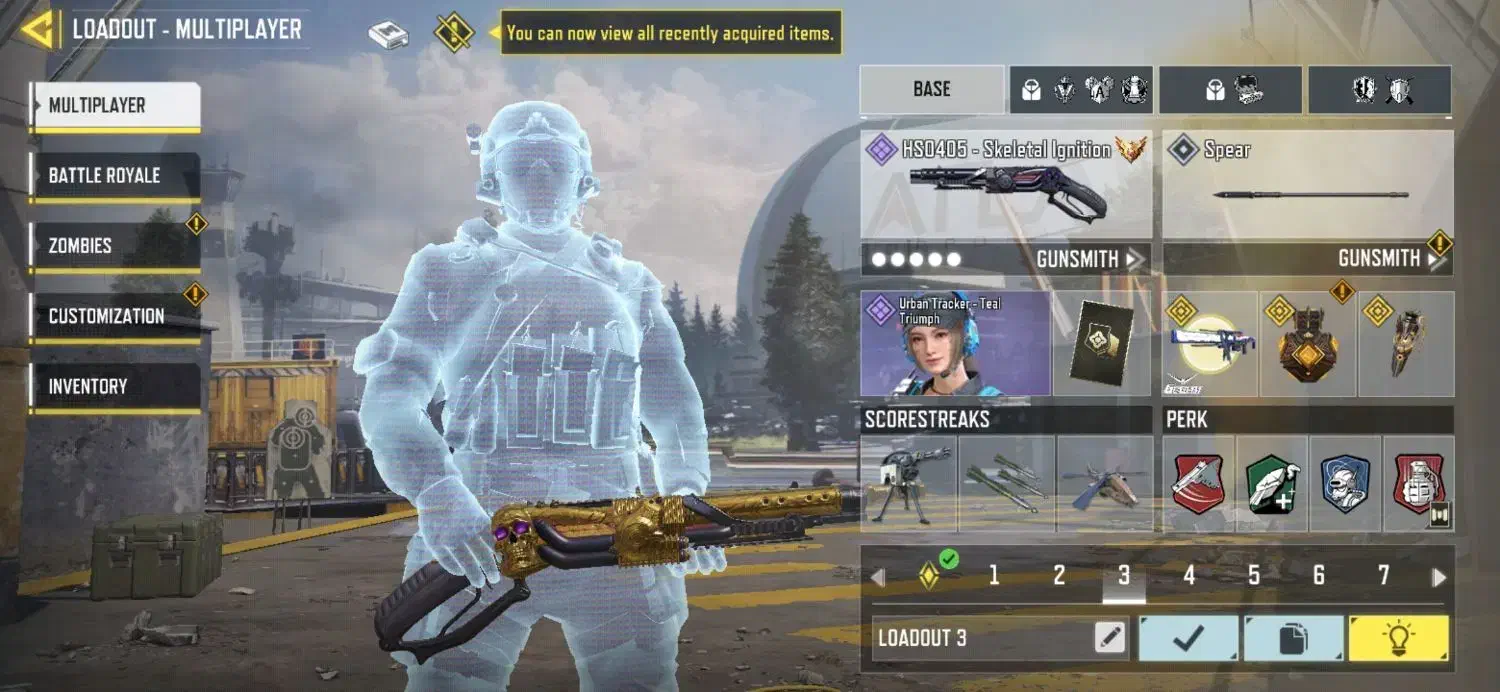Select the Inventory tab
Viewport: 1500px width, 692px height.
(x=114, y=386)
